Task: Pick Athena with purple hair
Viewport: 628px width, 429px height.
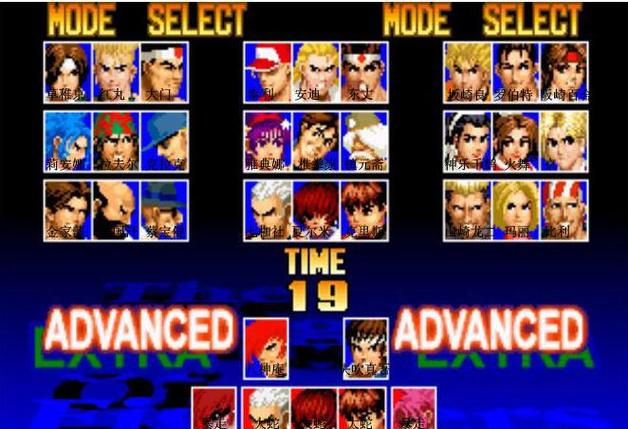Action: (267, 140)
